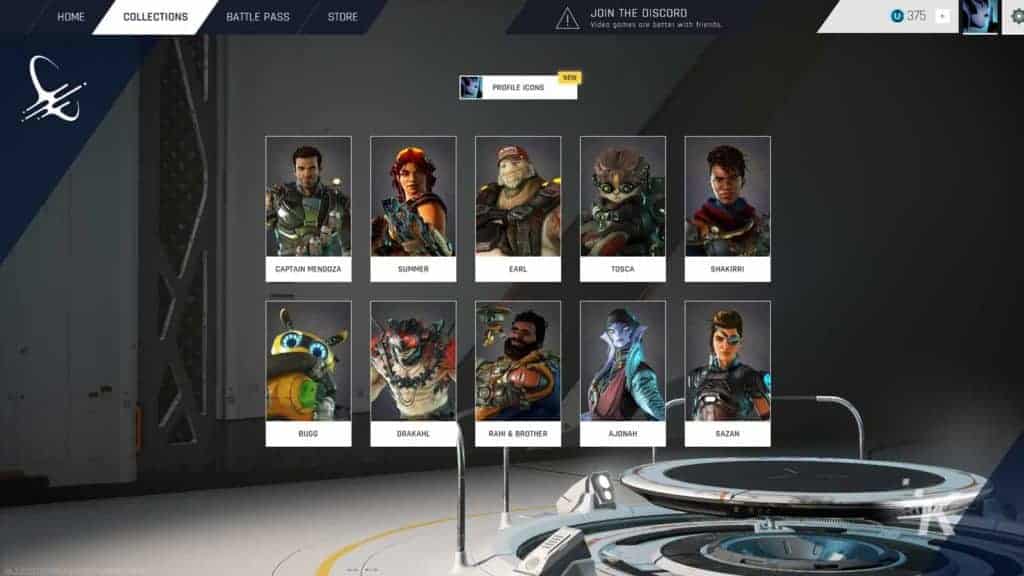
Task: Go to the Home tab
Action: (x=70, y=17)
